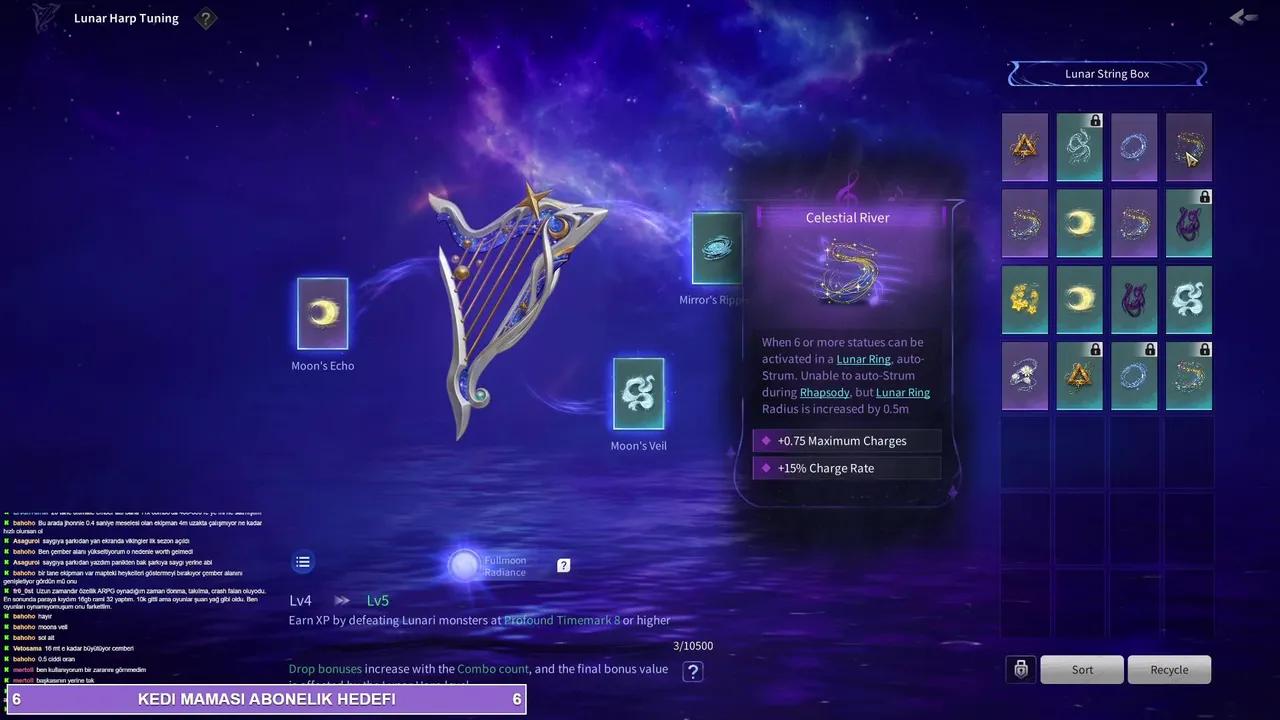Click the back arrow at the top right

click(1242, 17)
